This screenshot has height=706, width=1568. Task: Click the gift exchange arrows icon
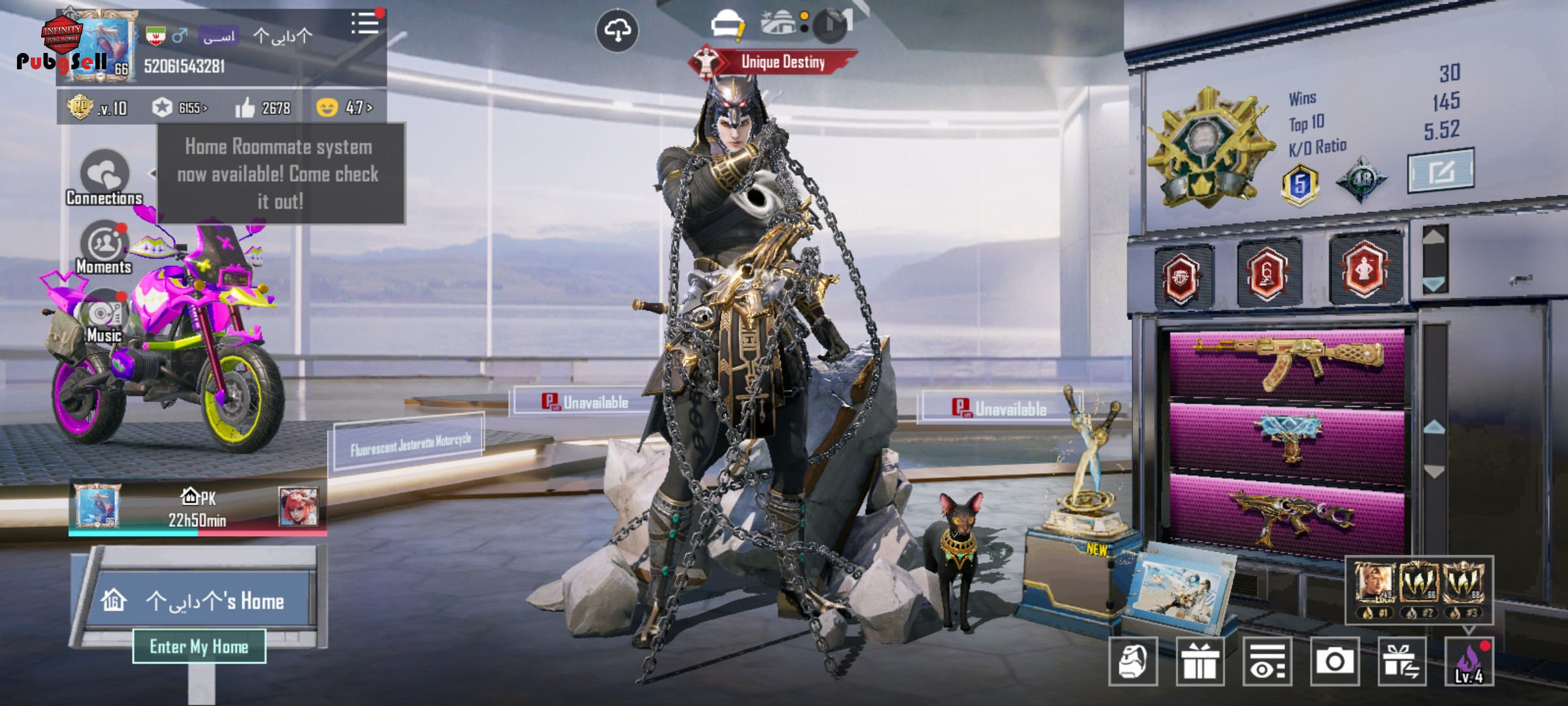(x=1401, y=662)
